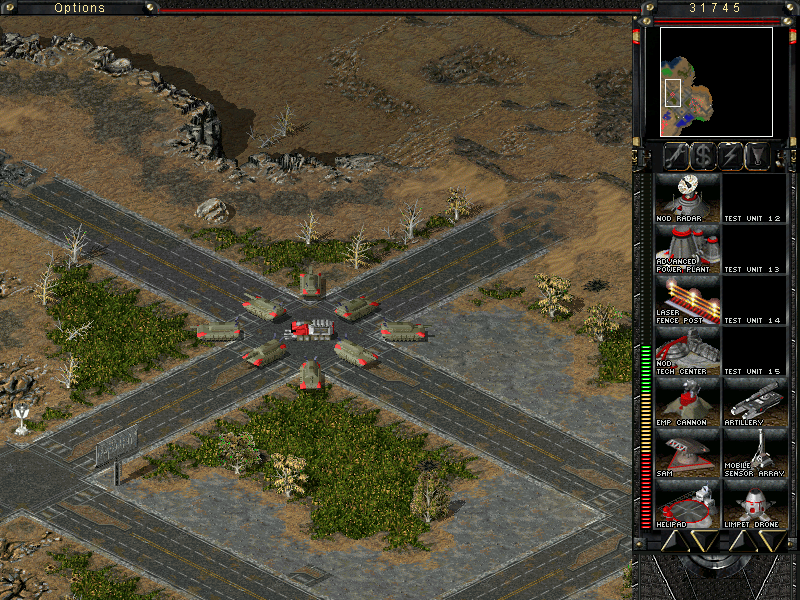Click the radar minimap display
The width and height of the screenshot is (800, 600).
point(716,82)
